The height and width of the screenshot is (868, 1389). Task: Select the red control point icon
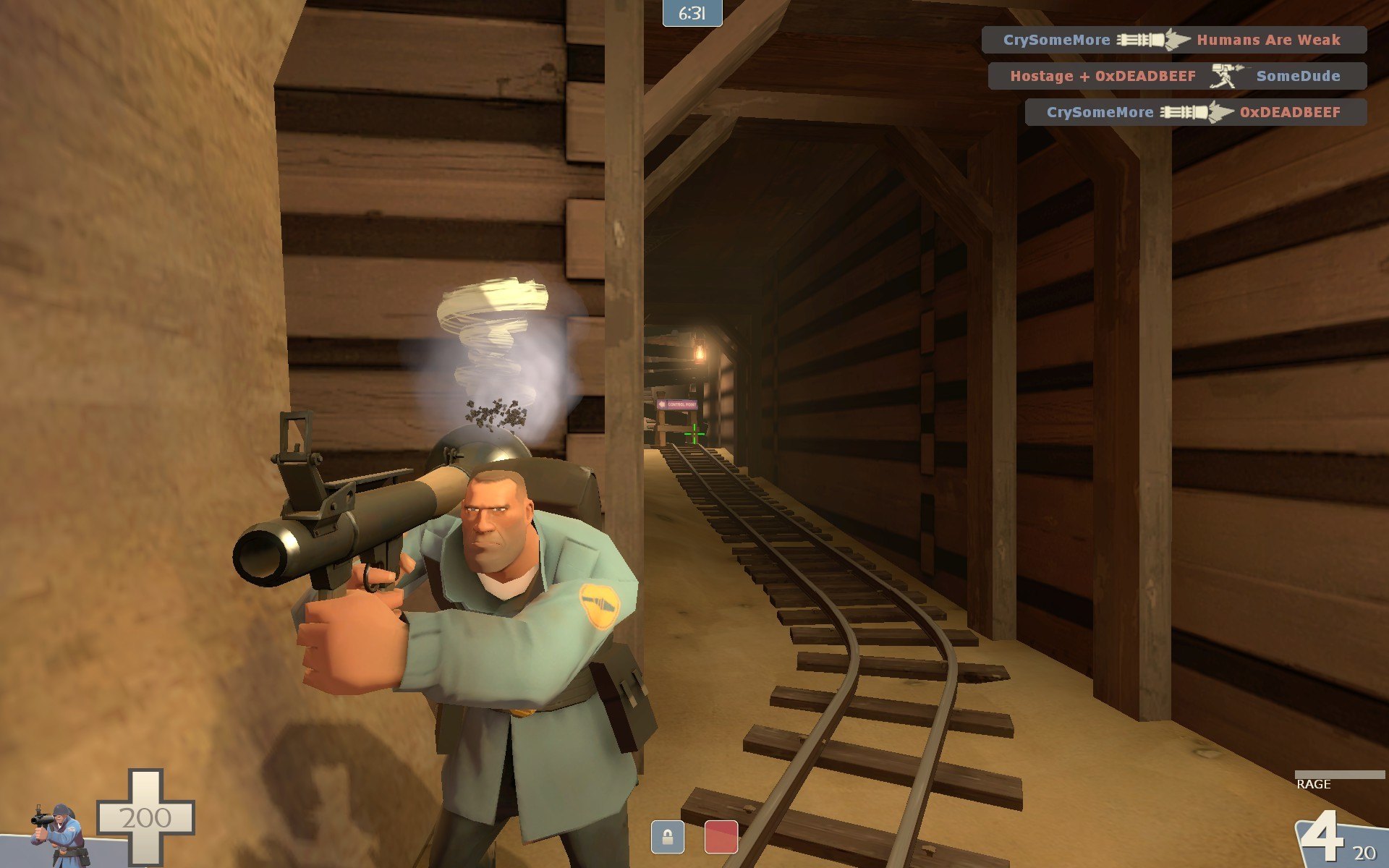click(x=721, y=837)
